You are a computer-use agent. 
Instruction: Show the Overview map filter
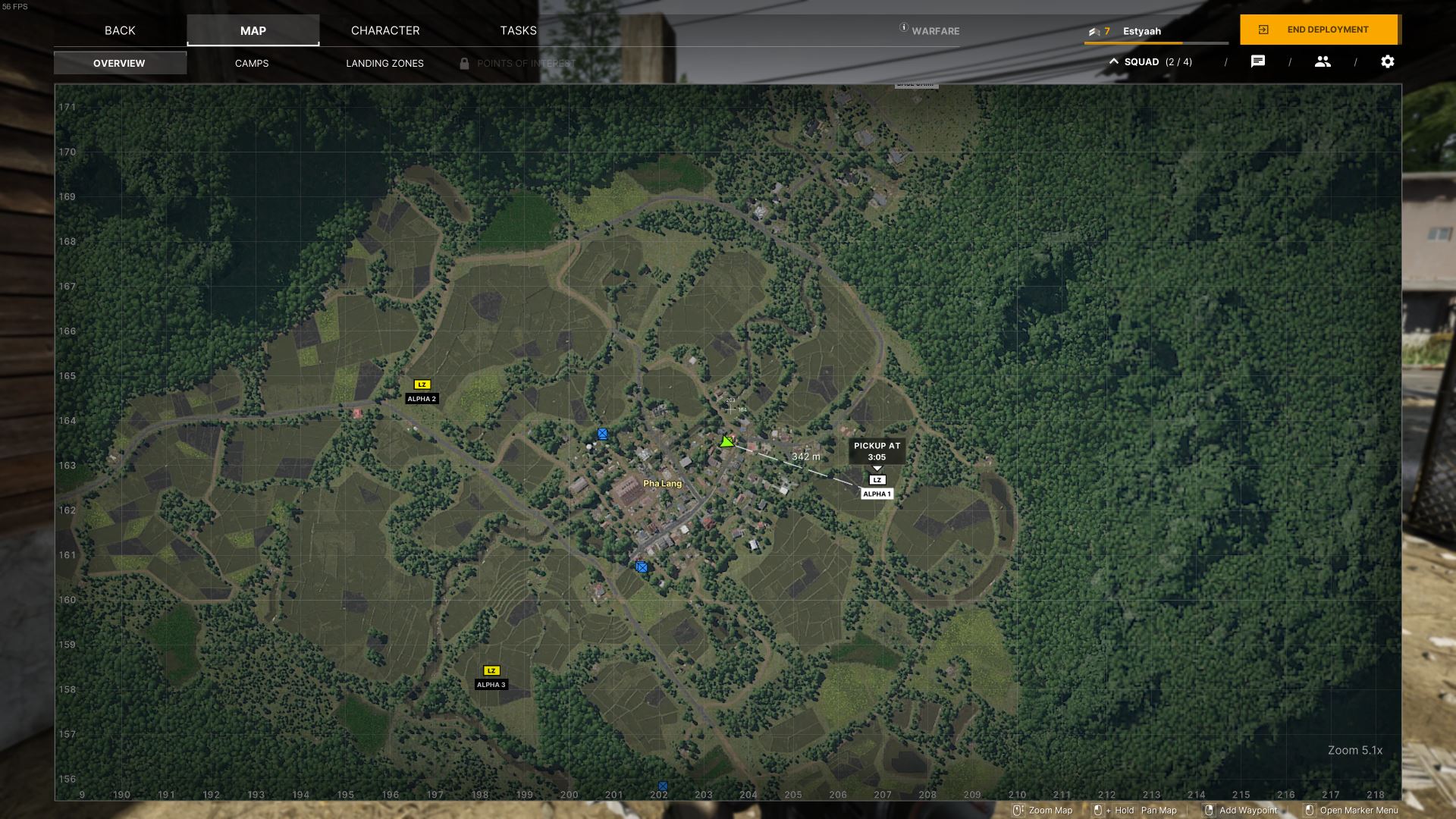click(119, 63)
